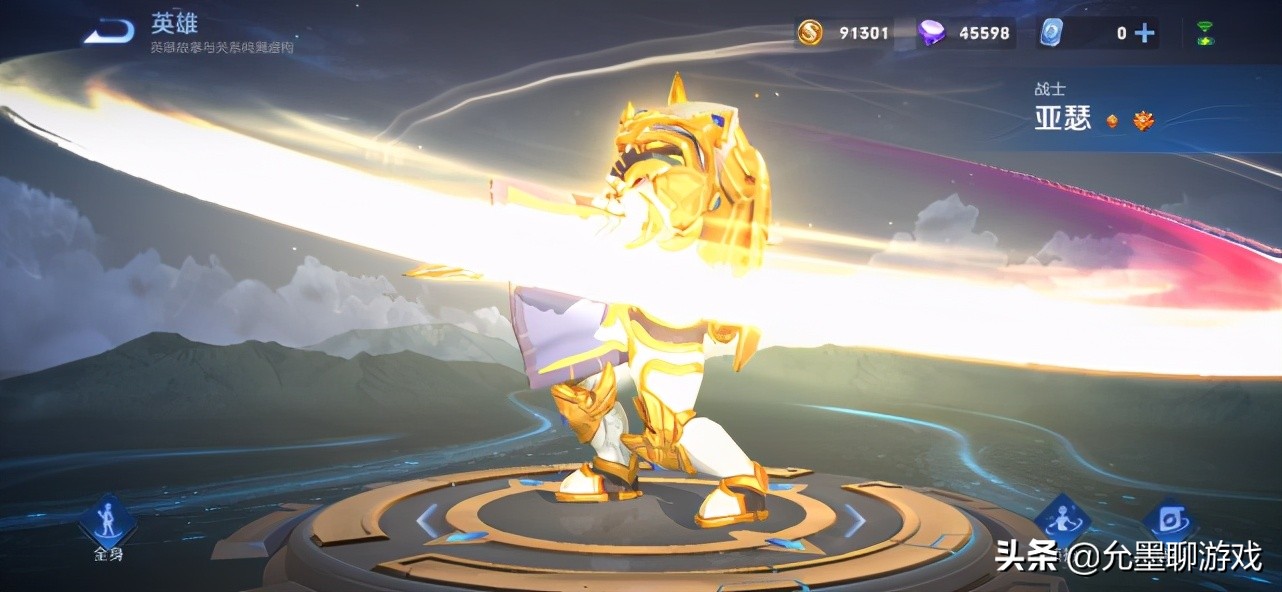Show the orange mastery badge next to 亚瑟

1144,121
